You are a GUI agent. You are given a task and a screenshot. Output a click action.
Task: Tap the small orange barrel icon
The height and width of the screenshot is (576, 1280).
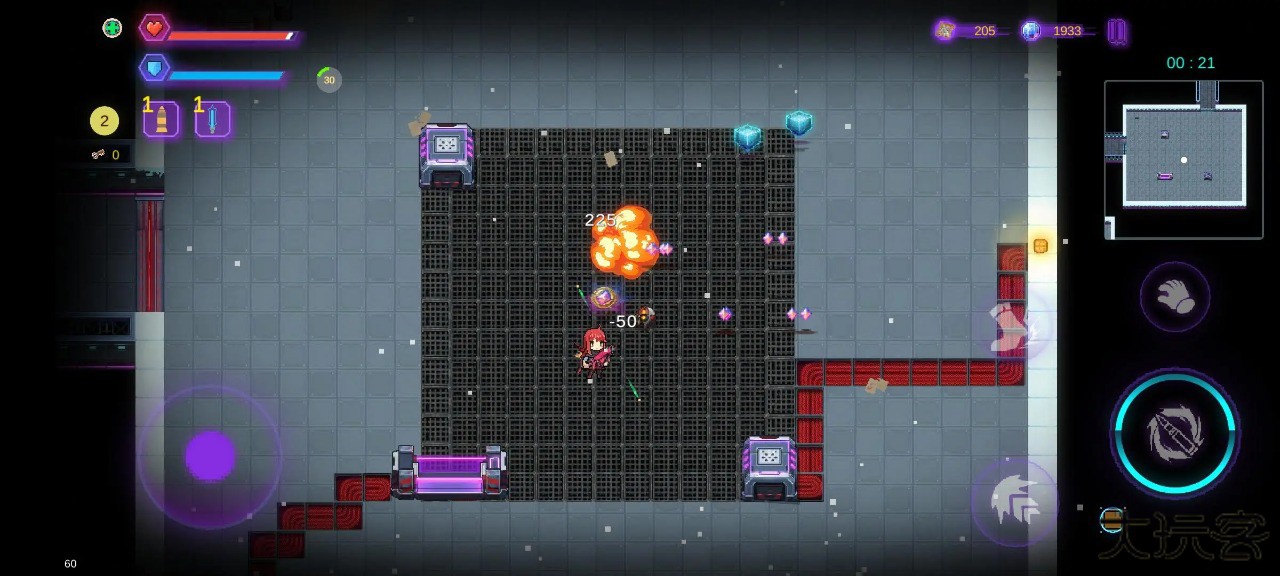(x=1112, y=519)
